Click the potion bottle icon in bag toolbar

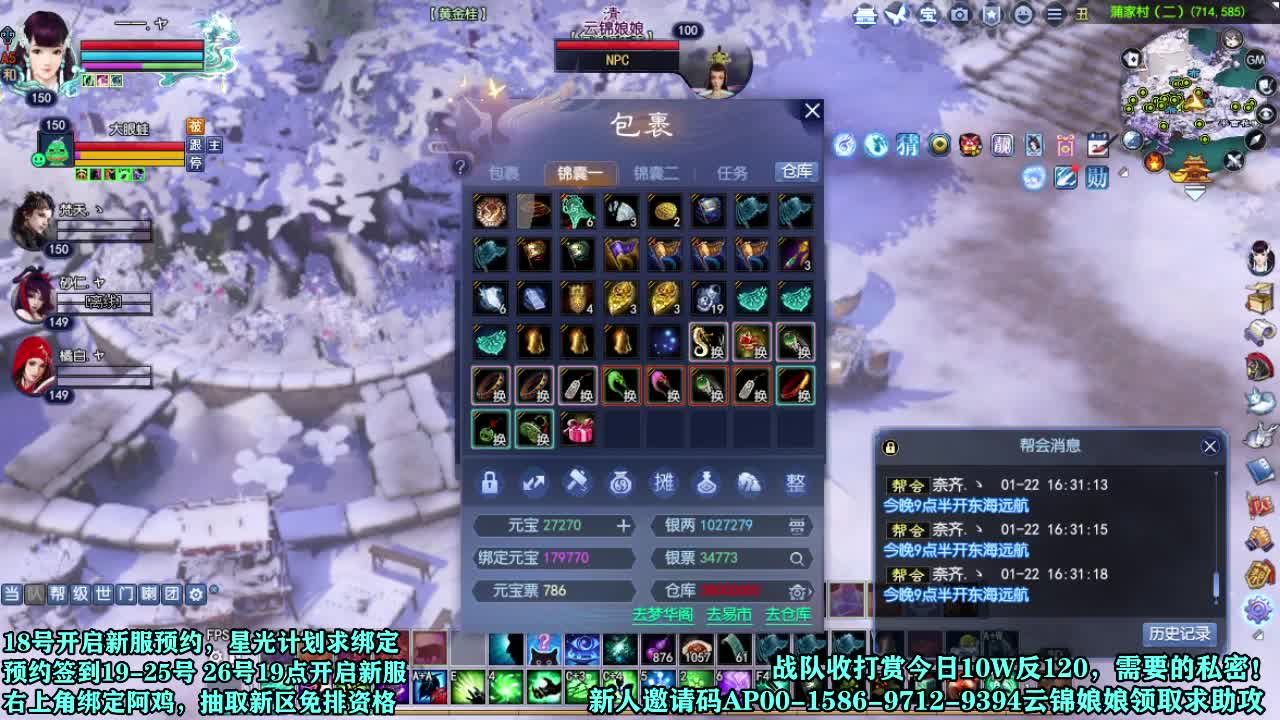pyautogui.click(x=710, y=483)
